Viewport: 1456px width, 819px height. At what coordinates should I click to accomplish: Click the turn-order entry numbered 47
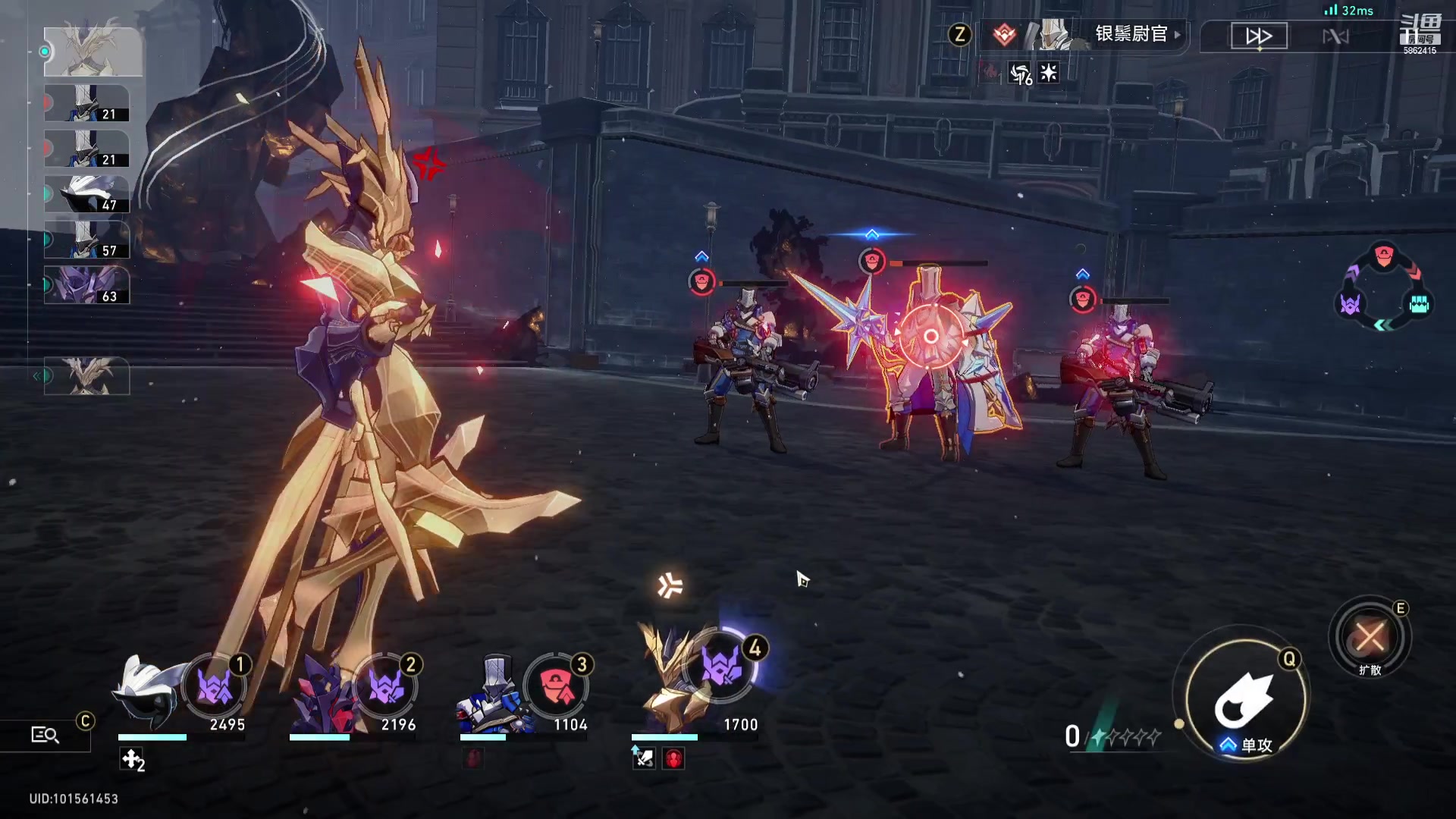tap(86, 194)
